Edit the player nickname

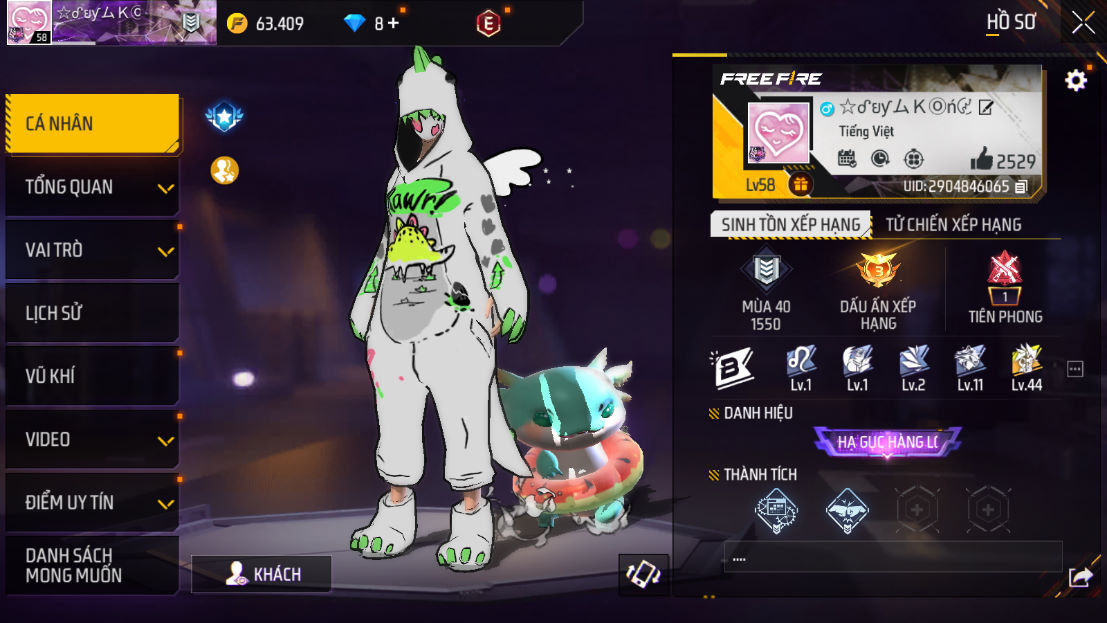[986, 108]
